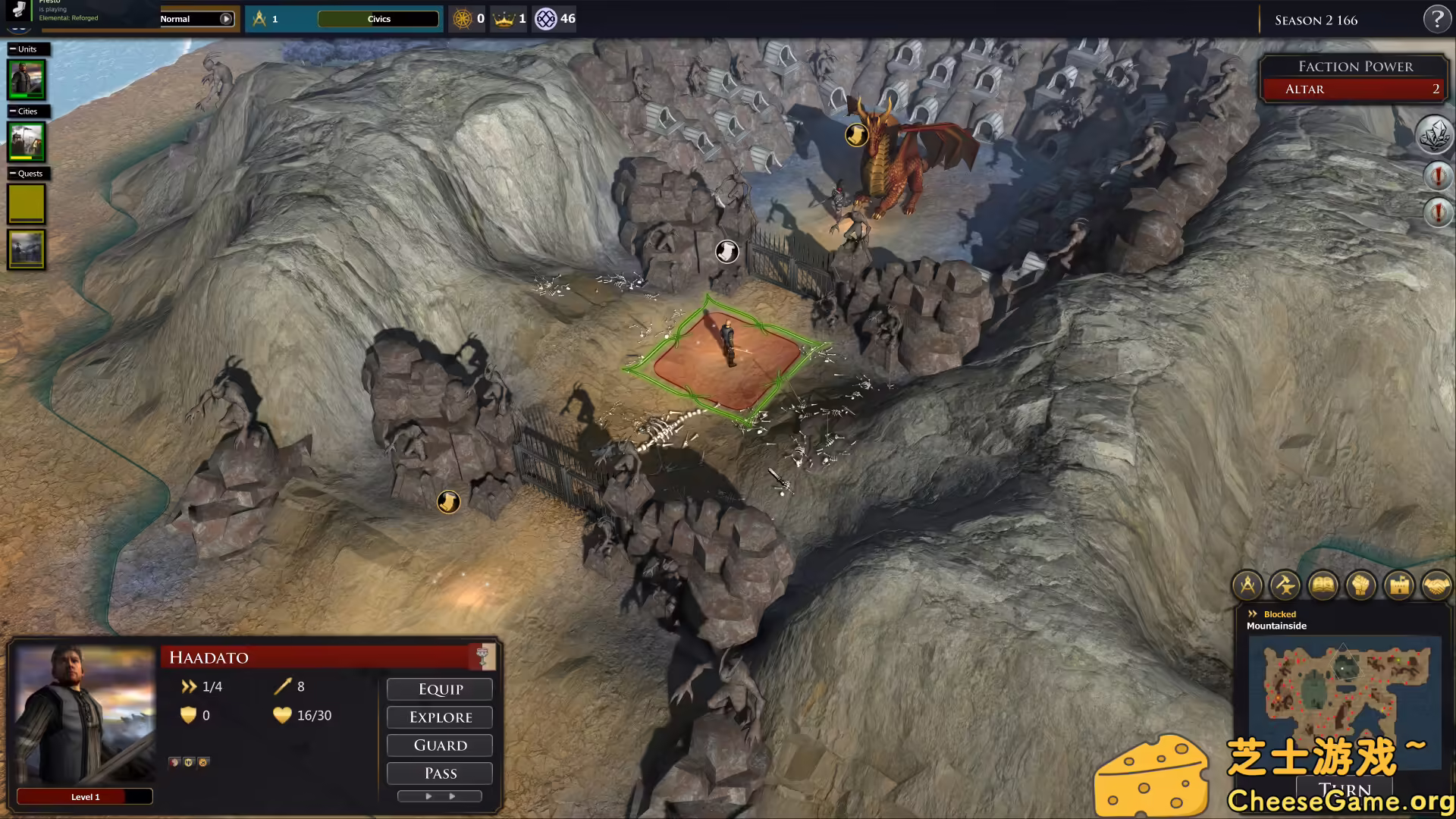Collapse the Cities list
The image size is (1456, 819).
pos(13,111)
